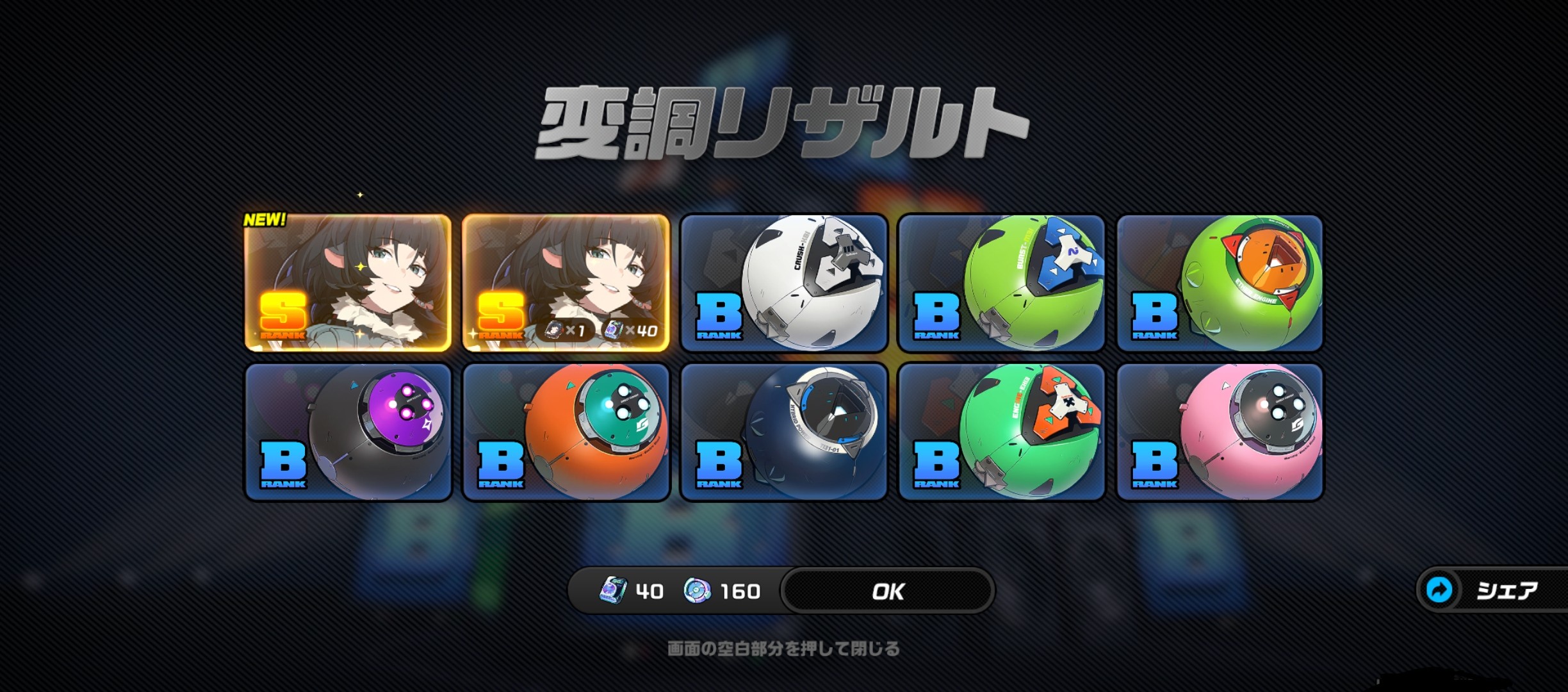
Task: Pick the lime green sphere with blue core
Action: [x=1001, y=283]
